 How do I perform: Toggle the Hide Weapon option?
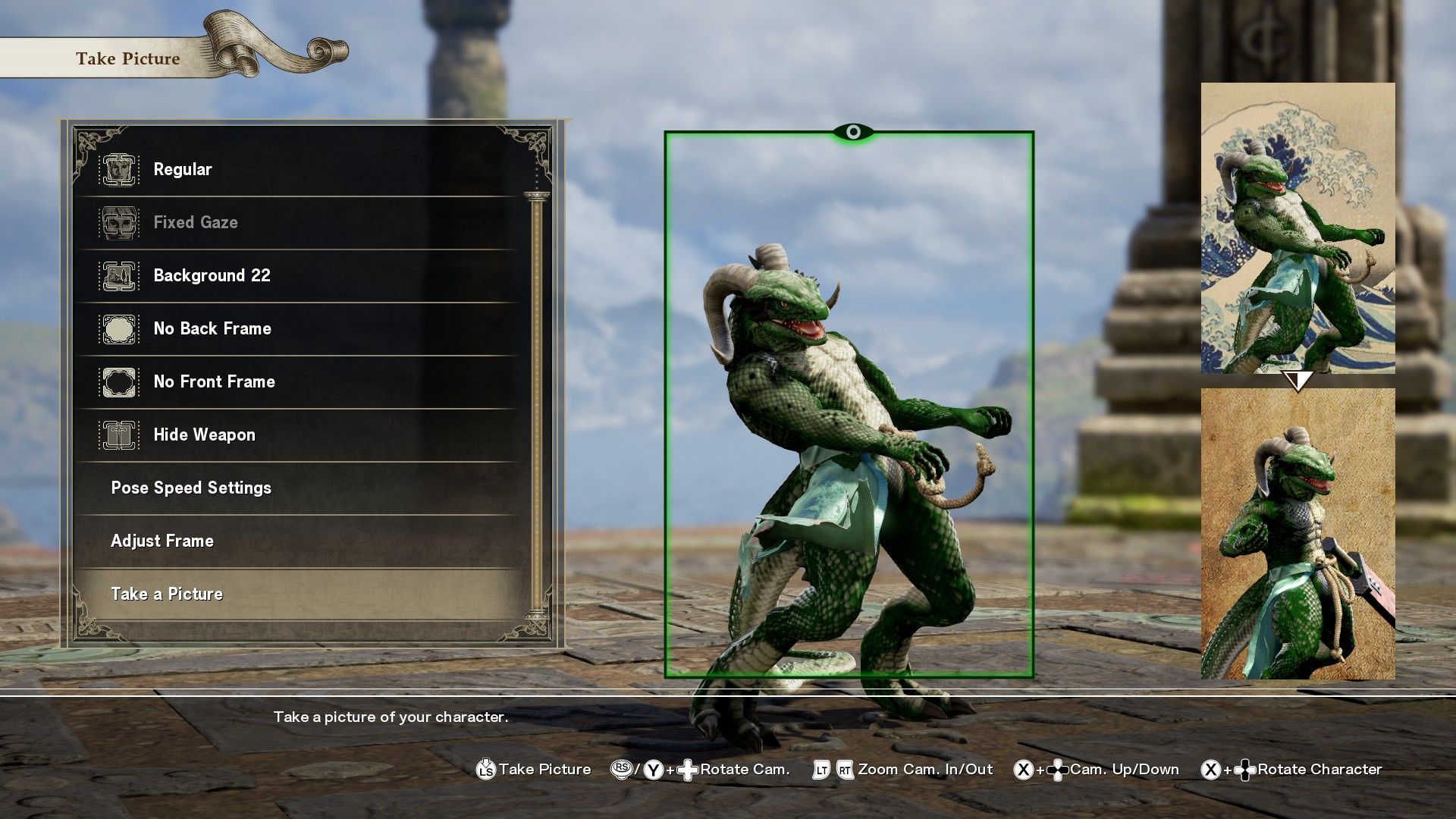click(x=204, y=435)
